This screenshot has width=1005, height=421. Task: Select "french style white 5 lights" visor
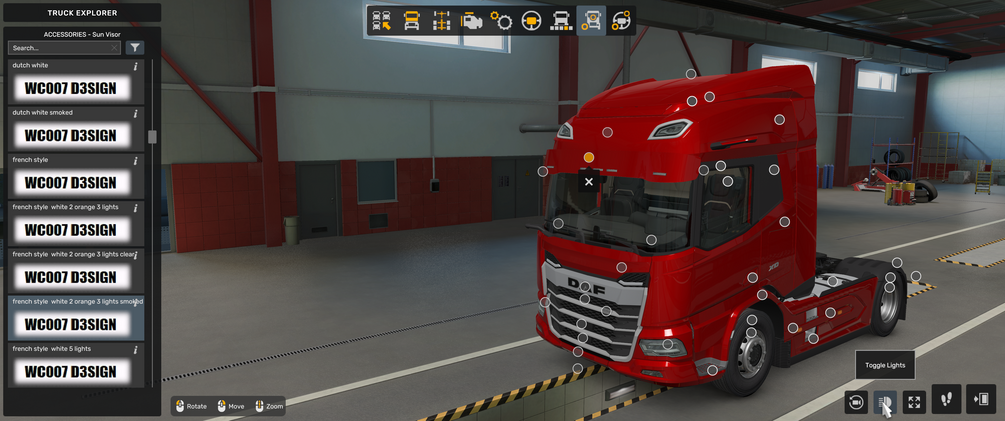[x=70, y=371]
